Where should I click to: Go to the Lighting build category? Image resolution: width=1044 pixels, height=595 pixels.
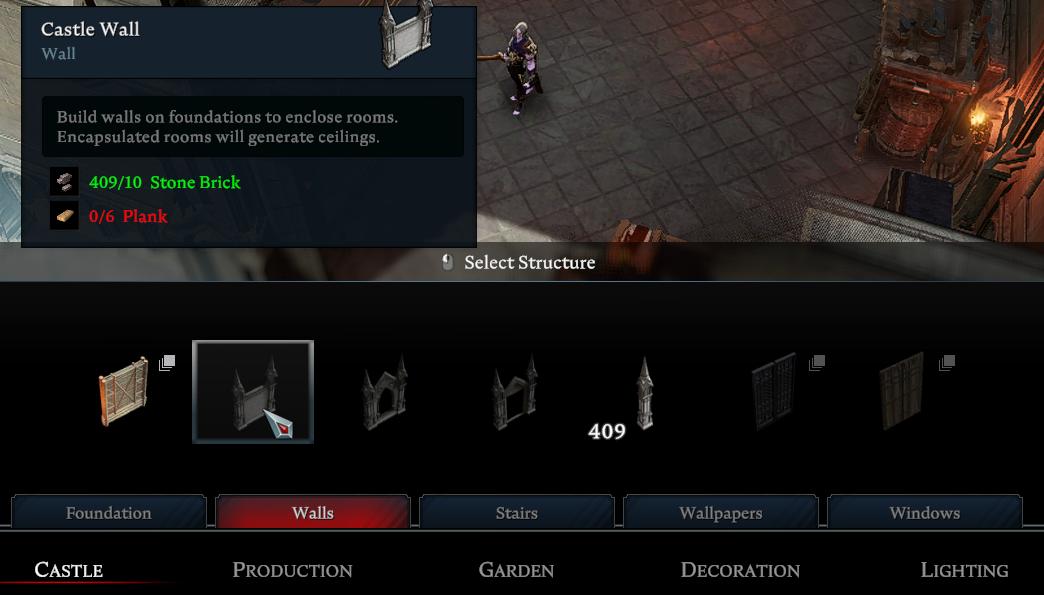tap(964, 570)
